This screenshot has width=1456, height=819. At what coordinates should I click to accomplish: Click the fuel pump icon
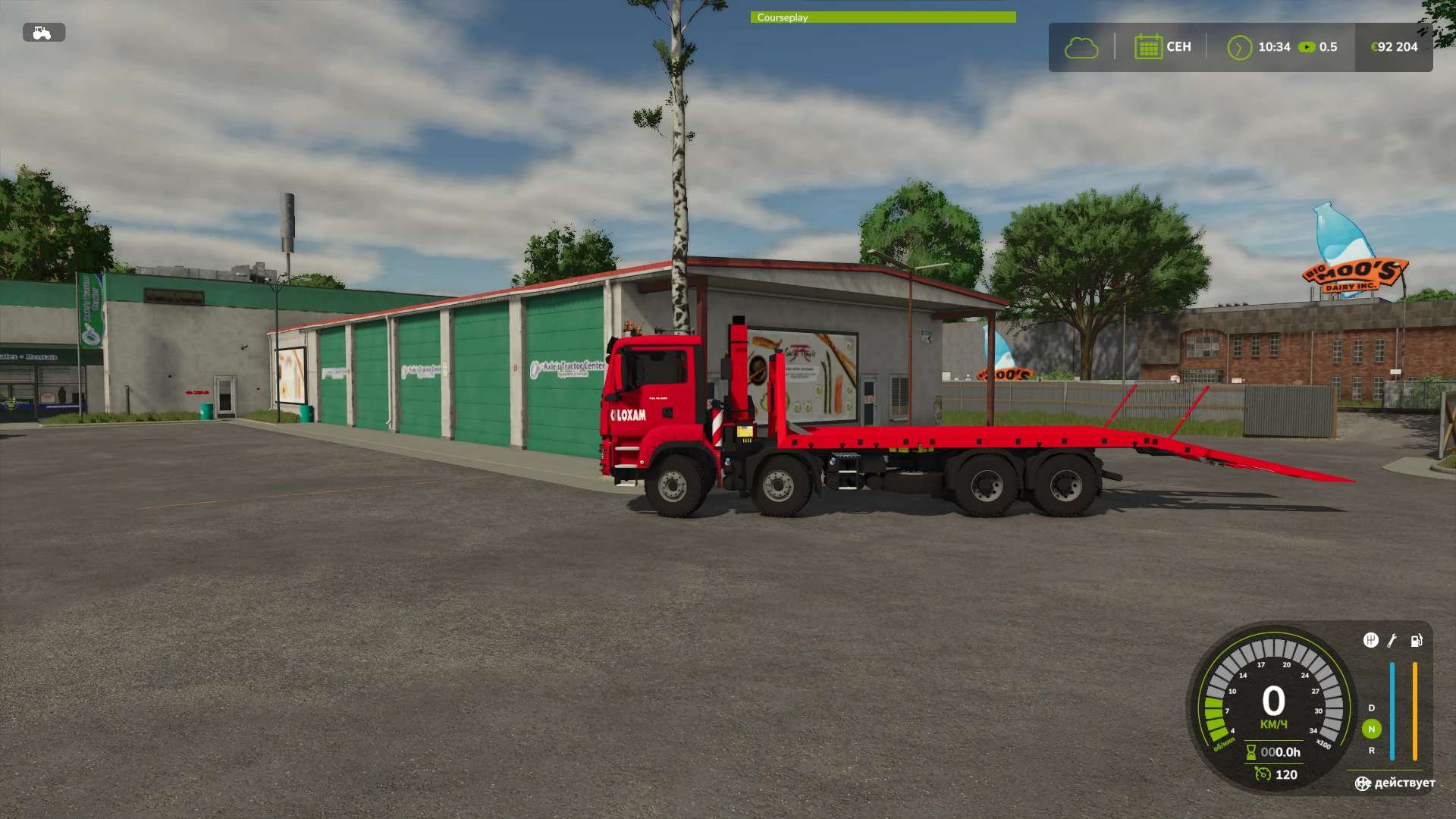tap(1416, 641)
